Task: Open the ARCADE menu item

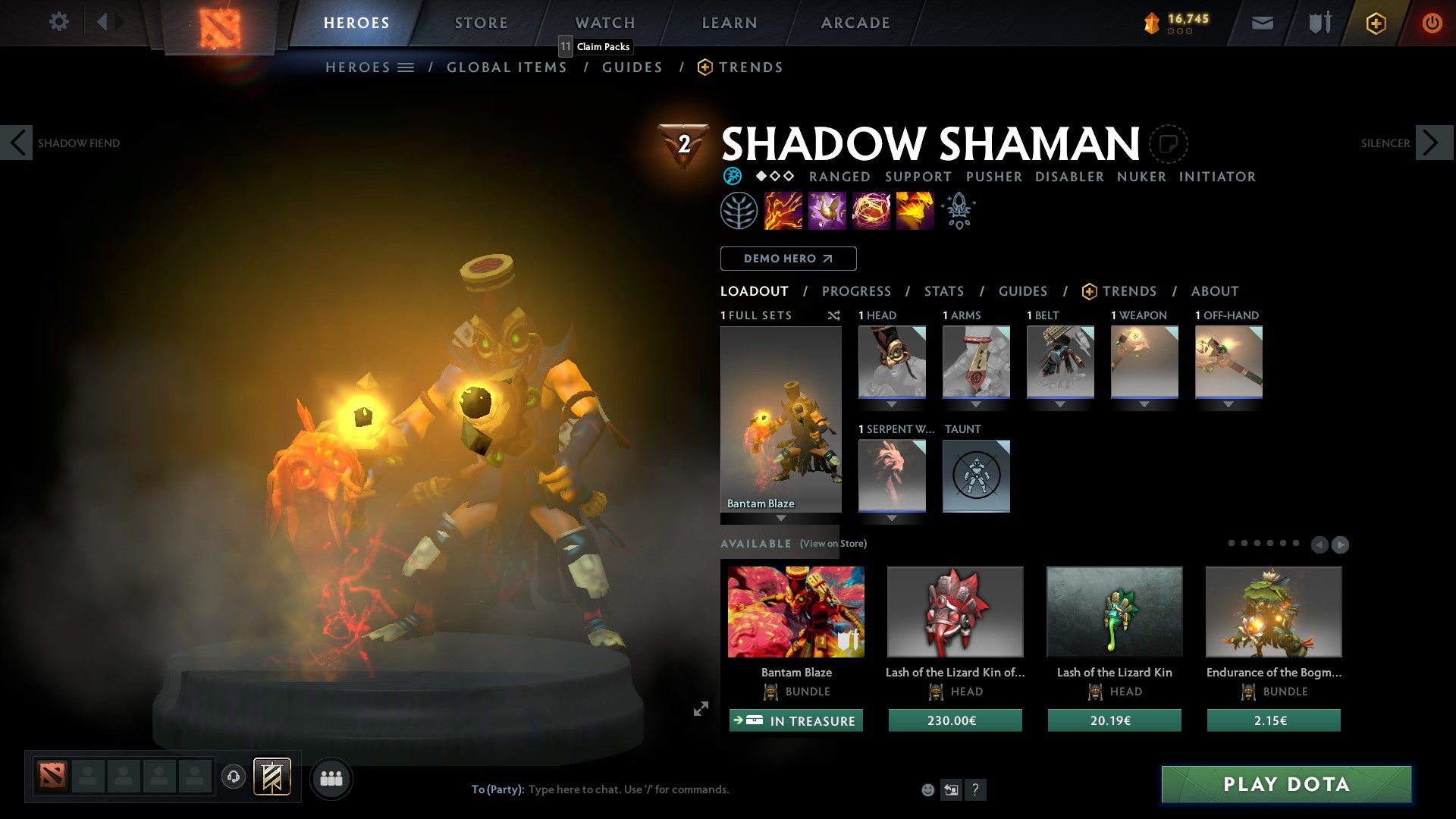Action: point(855,22)
